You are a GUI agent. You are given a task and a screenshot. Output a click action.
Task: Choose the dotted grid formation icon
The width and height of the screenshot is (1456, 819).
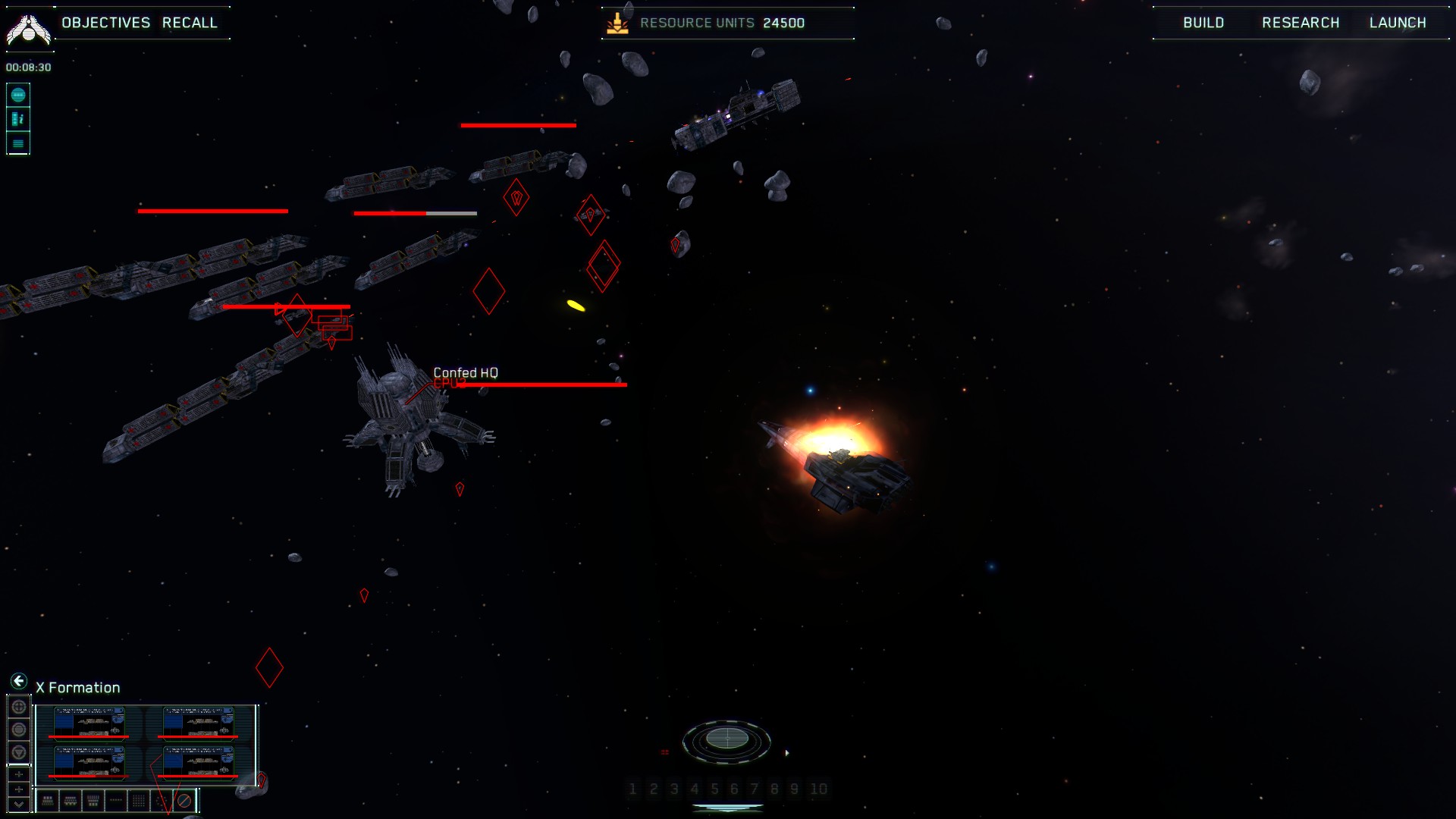point(139,800)
